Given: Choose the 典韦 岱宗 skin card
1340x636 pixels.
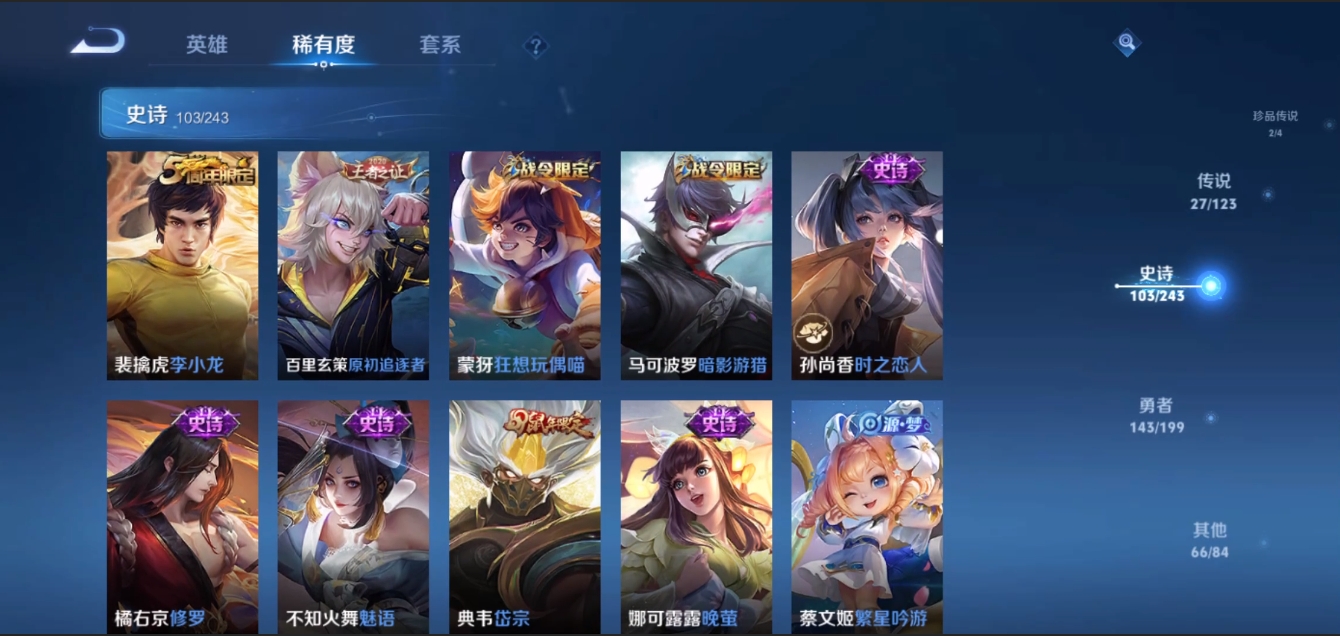Looking at the screenshot, I should pyautogui.click(x=525, y=516).
